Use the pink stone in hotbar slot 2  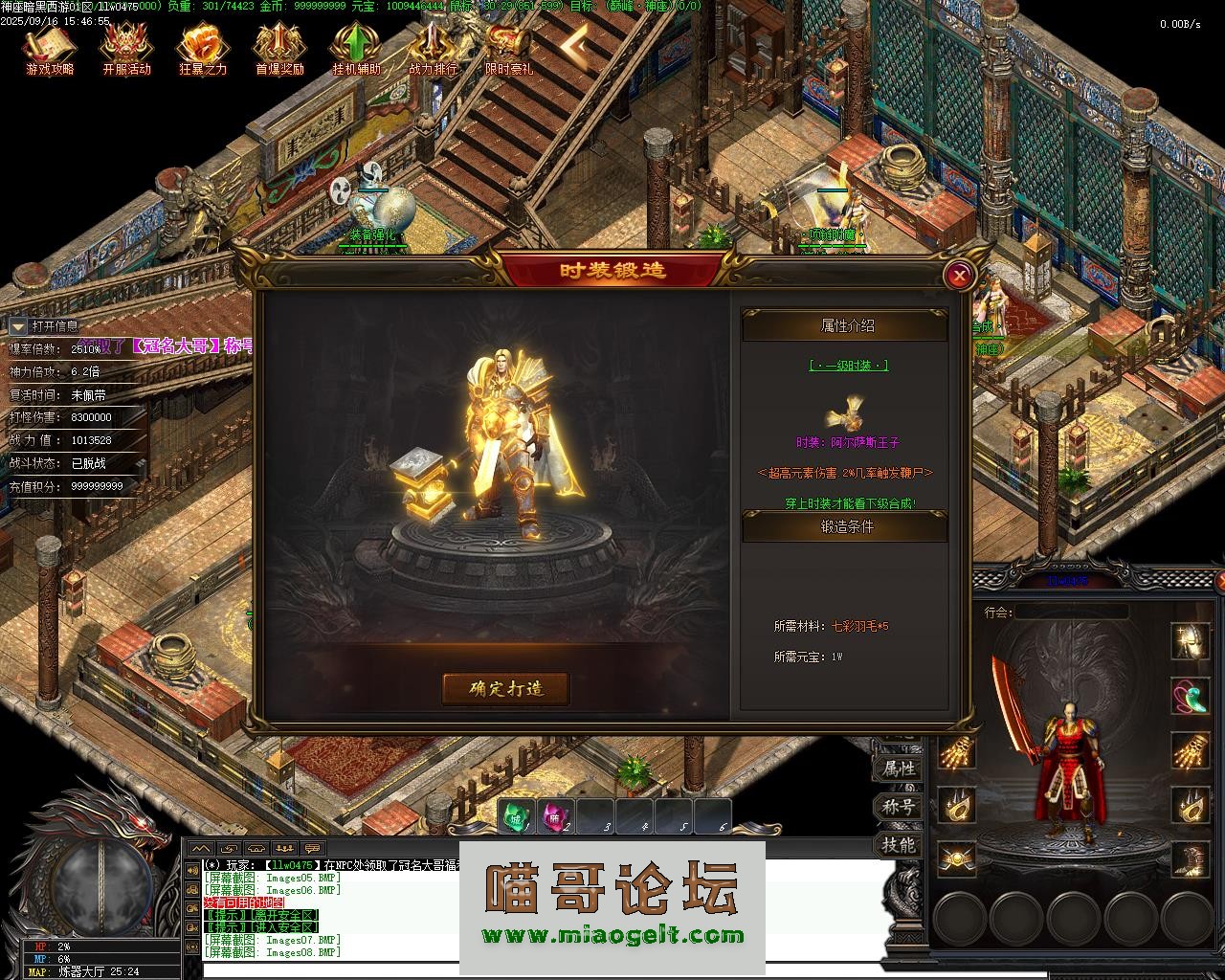point(555,816)
